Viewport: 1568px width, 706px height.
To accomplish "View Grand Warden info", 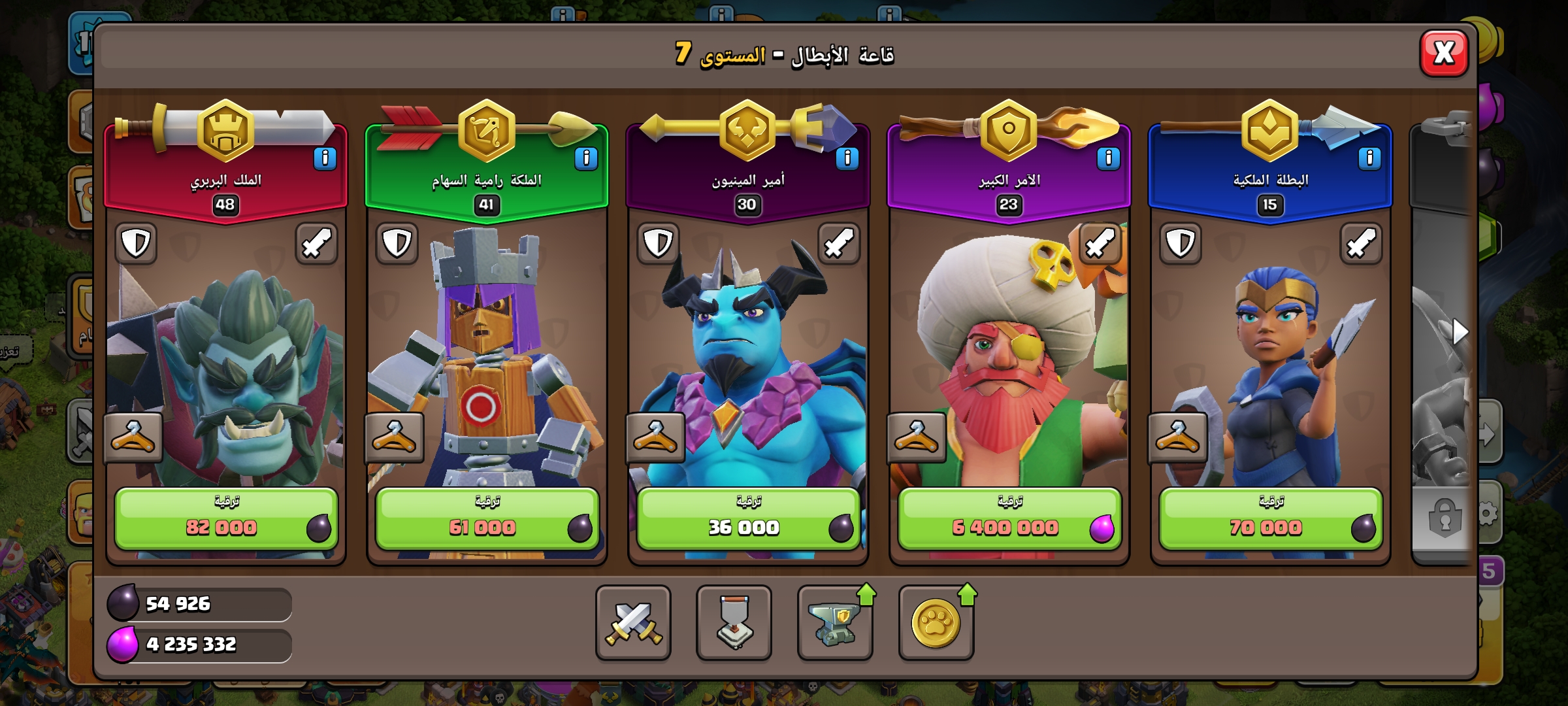I will tap(1108, 158).
